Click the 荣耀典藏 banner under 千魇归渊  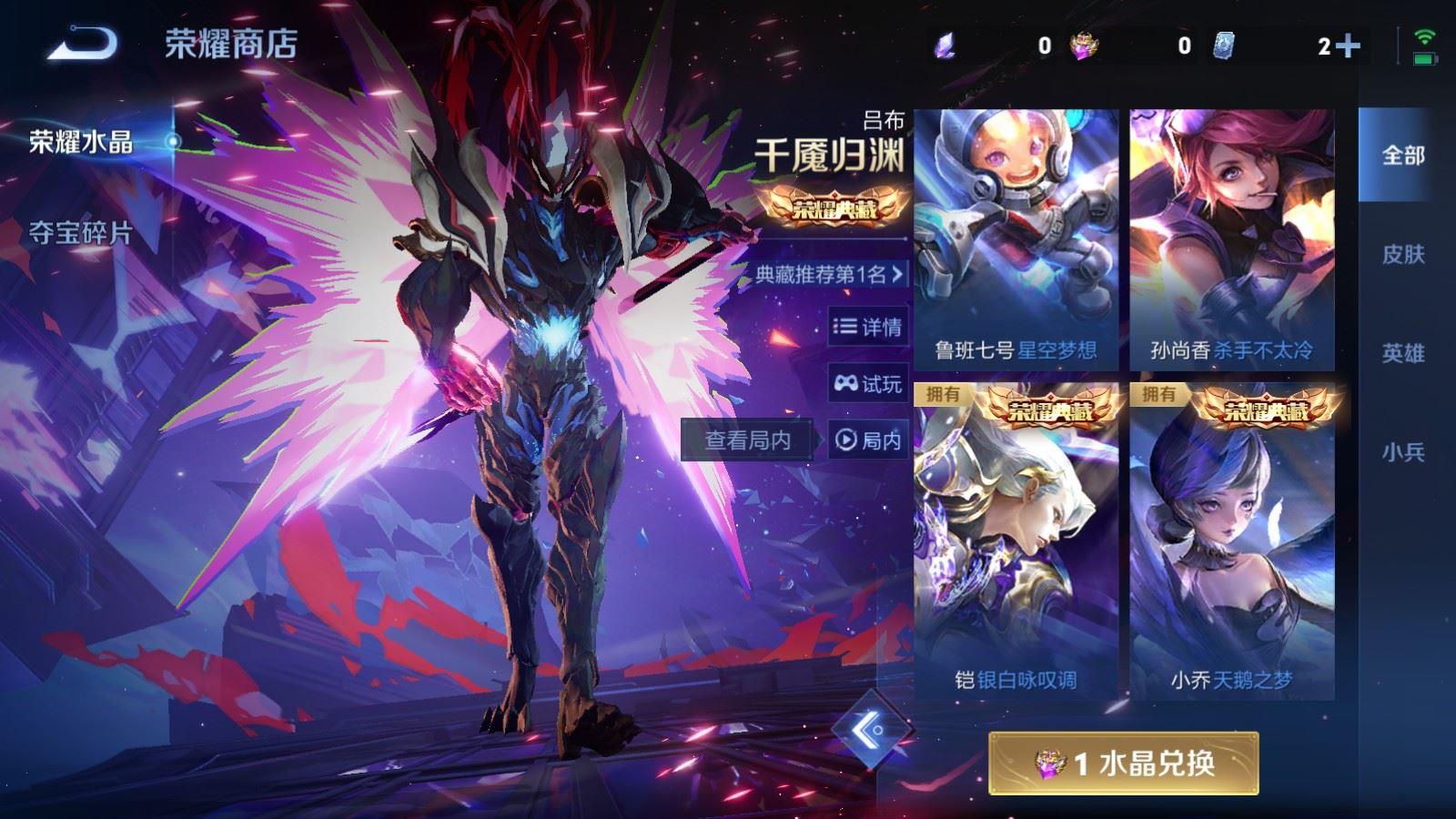(x=839, y=207)
